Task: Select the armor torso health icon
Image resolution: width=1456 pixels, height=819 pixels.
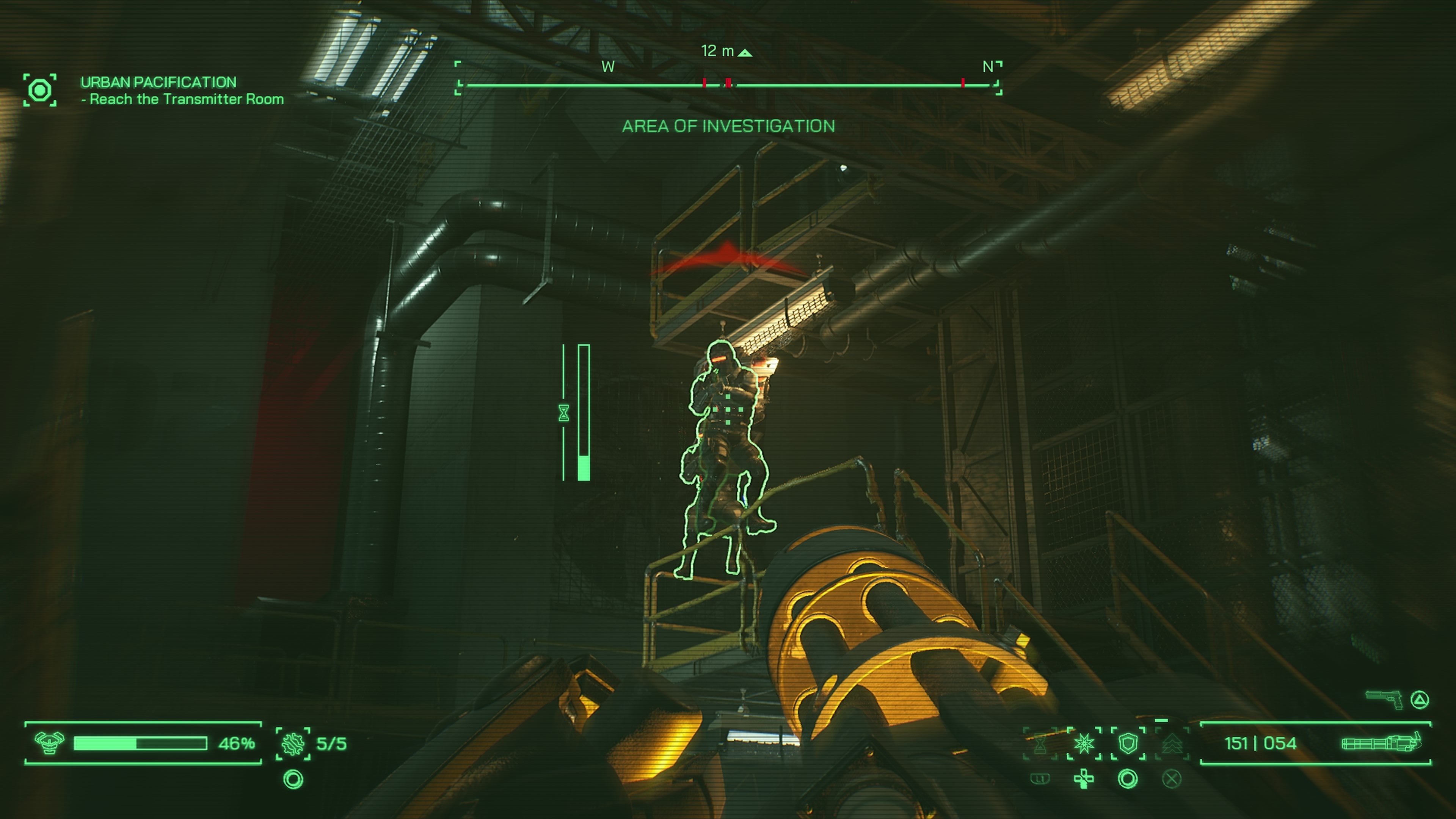Action: (x=49, y=743)
